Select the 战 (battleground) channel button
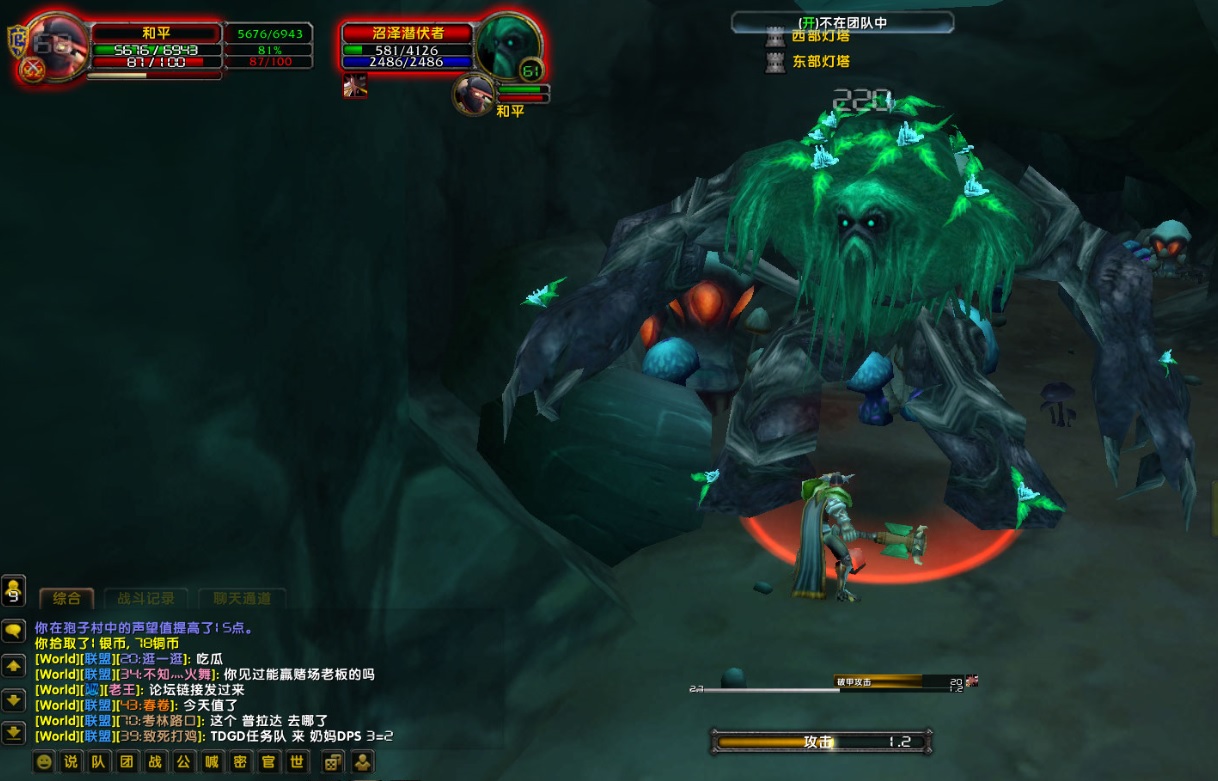 [156, 762]
